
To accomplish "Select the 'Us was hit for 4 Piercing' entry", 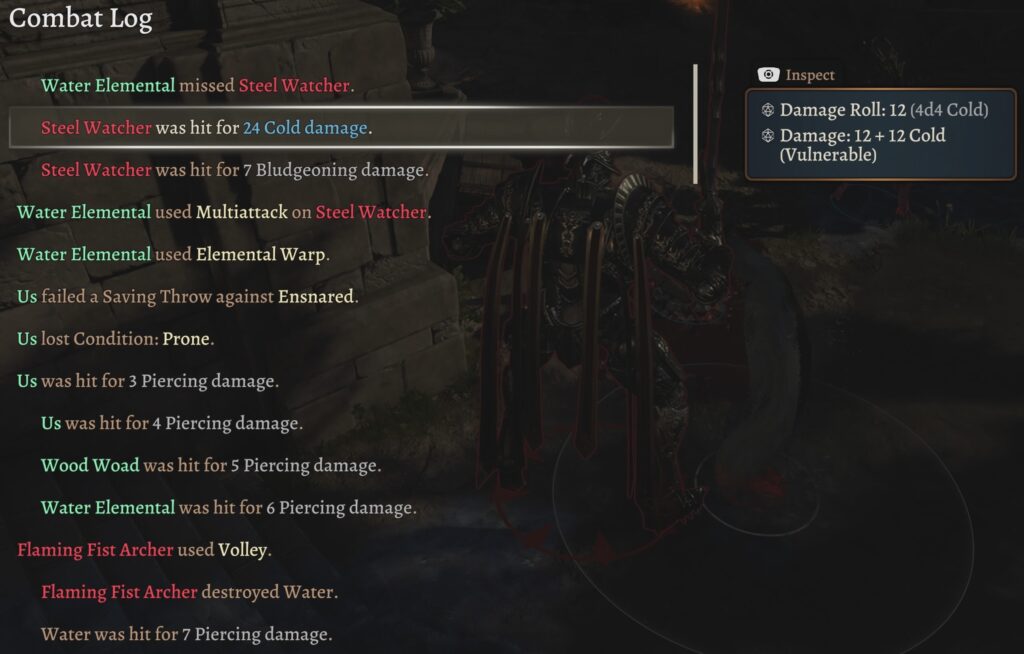I will (x=171, y=423).
